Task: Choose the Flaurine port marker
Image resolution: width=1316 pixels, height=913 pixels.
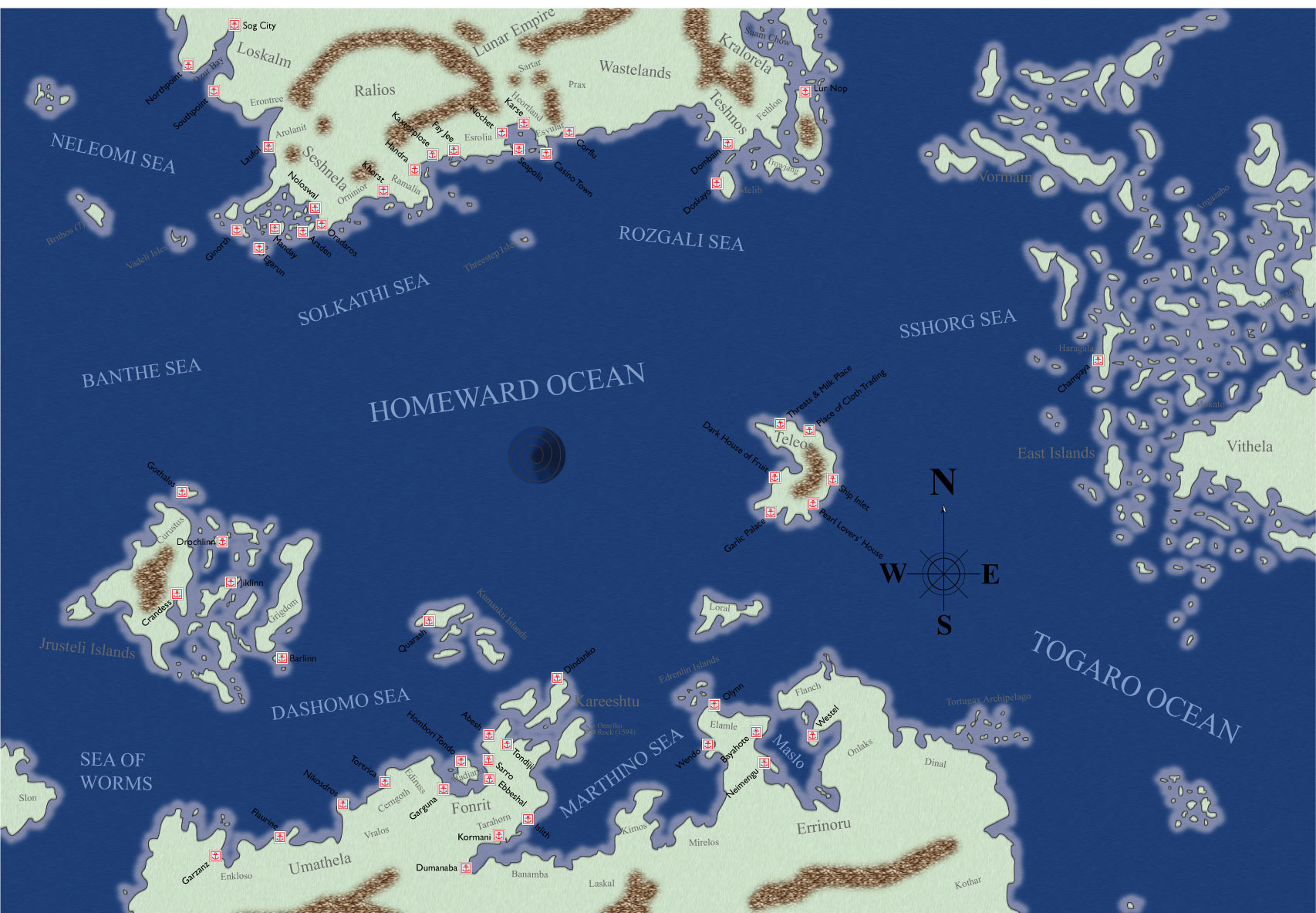Action: point(280,837)
